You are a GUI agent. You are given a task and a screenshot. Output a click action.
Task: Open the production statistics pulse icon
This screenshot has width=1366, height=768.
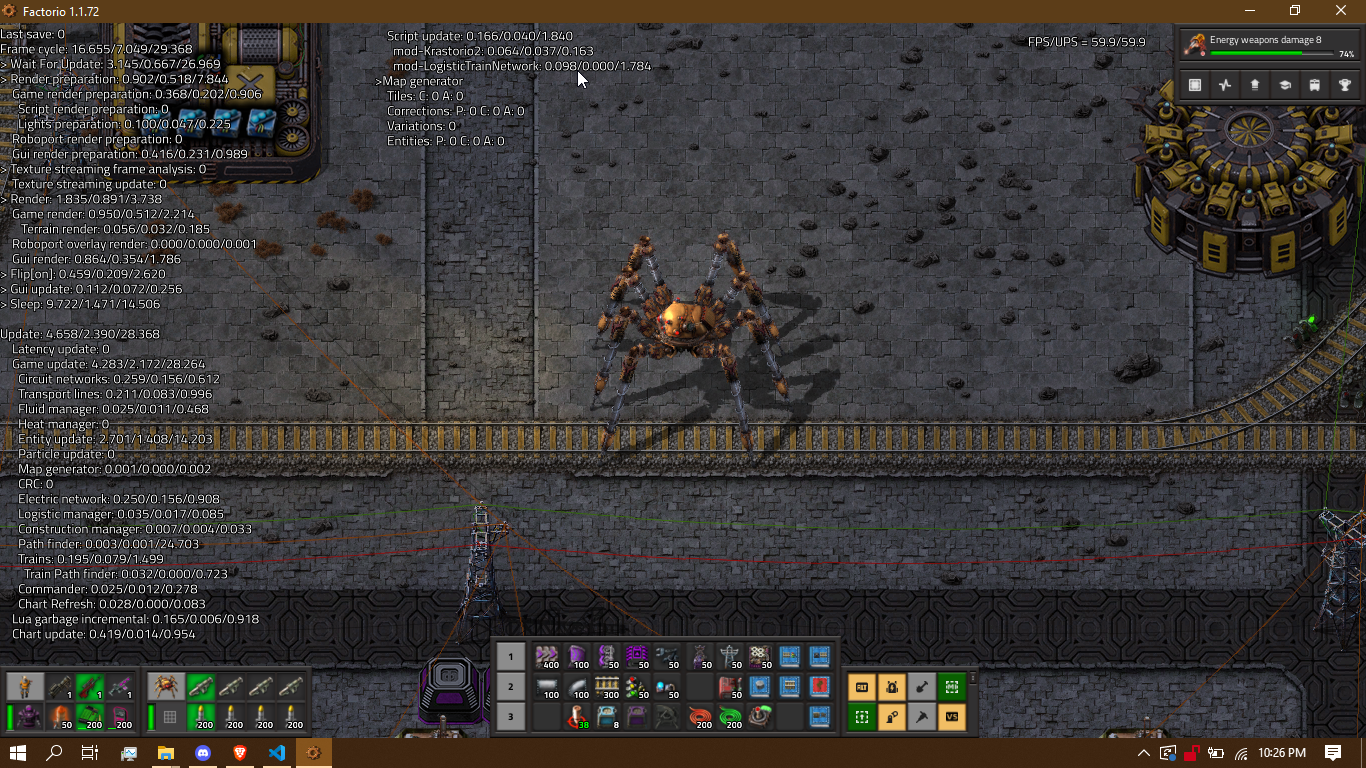(1225, 85)
